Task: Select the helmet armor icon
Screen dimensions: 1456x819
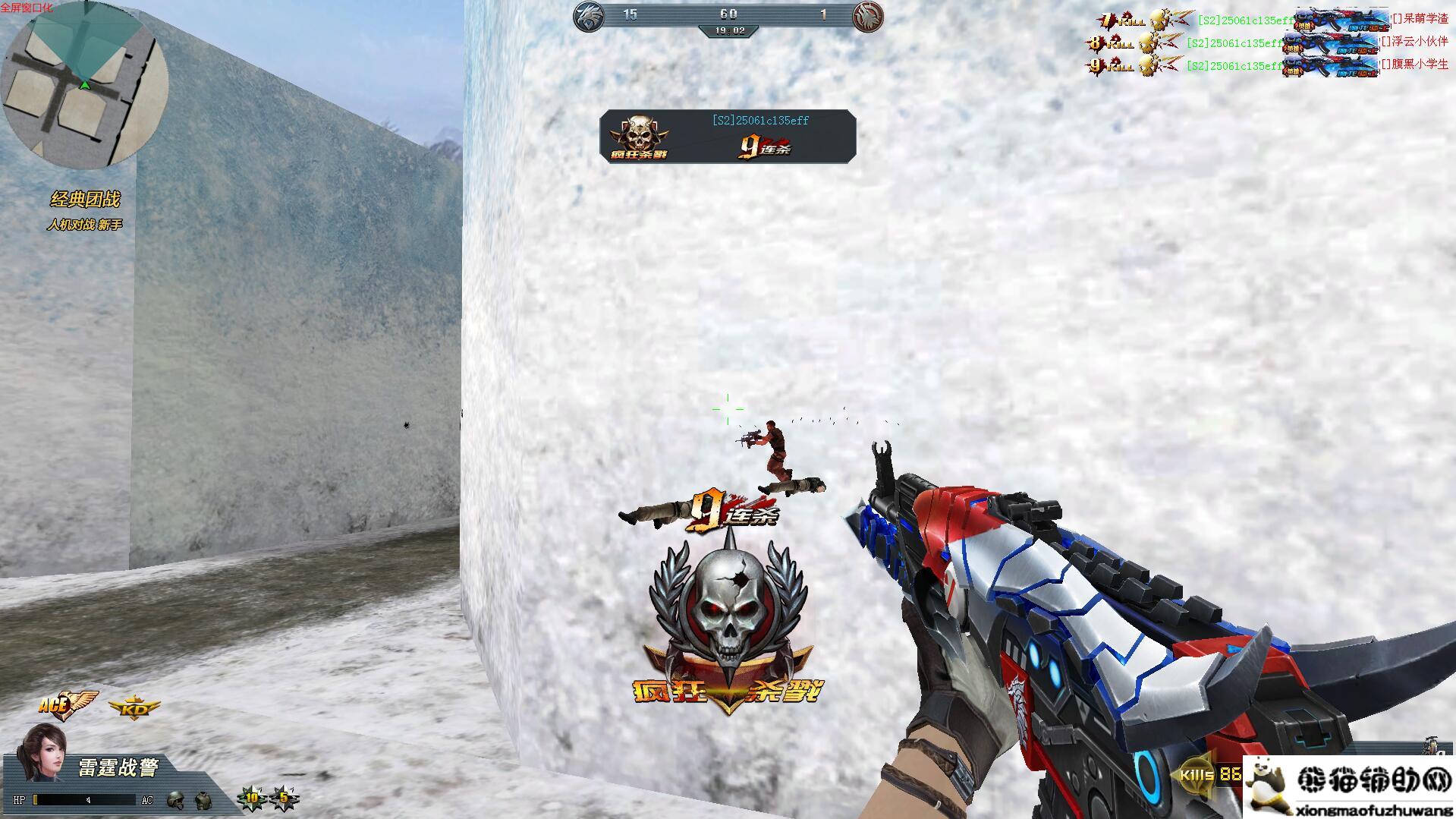Action: coord(176,799)
